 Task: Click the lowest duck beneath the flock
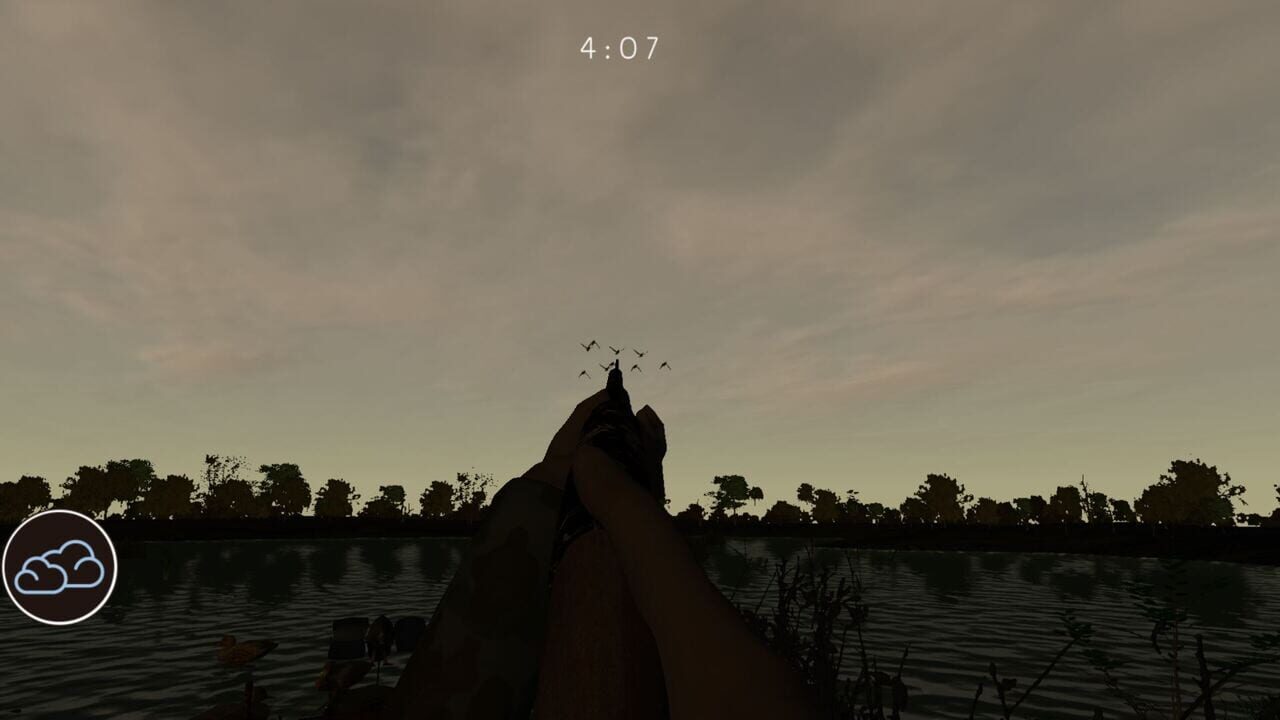click(x=584, y=374)
